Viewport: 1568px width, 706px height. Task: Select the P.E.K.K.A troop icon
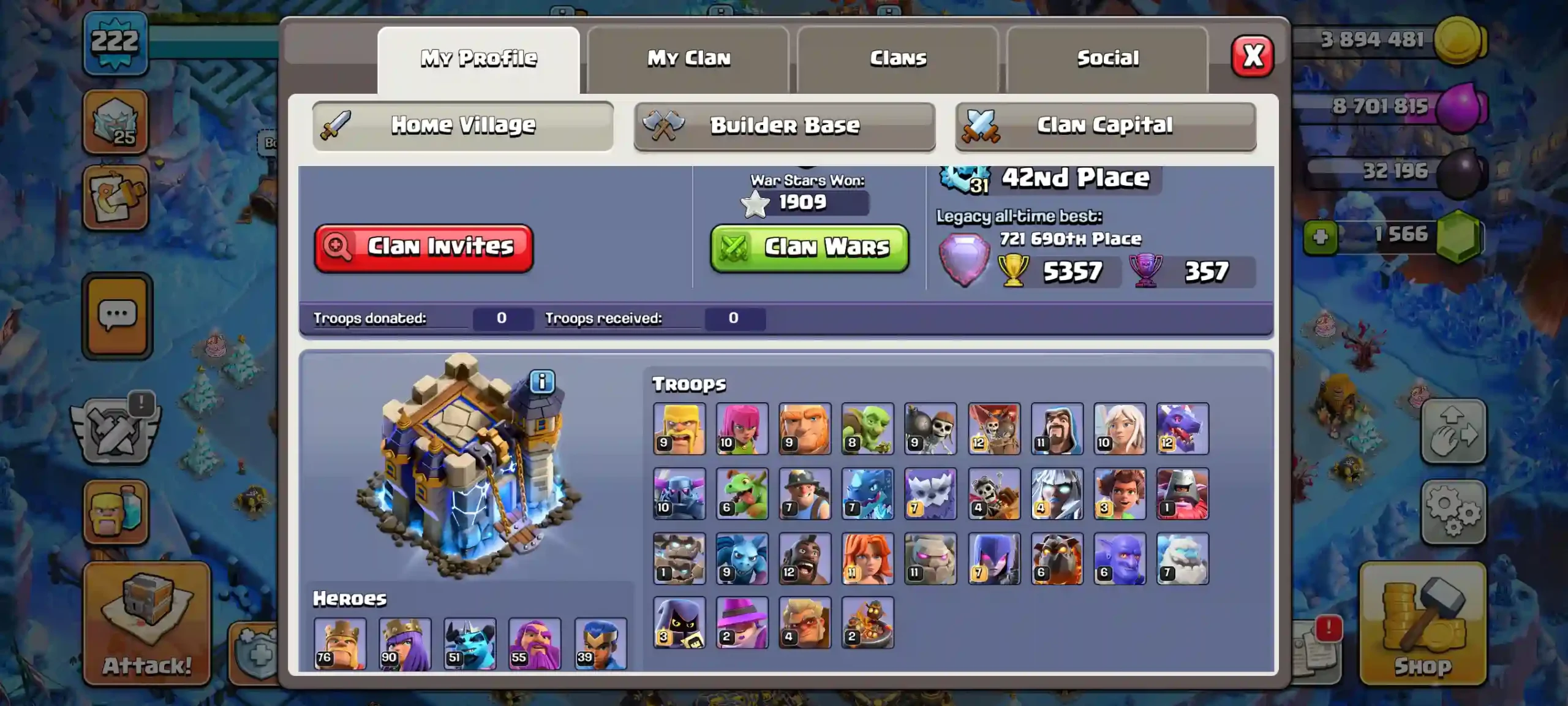[x=679, y=493]
